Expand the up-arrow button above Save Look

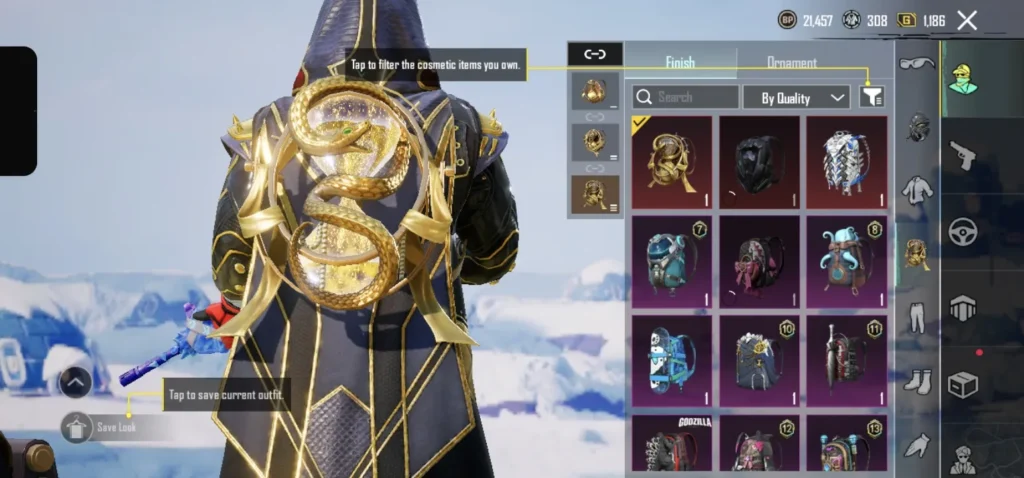[x=76, y=382]
